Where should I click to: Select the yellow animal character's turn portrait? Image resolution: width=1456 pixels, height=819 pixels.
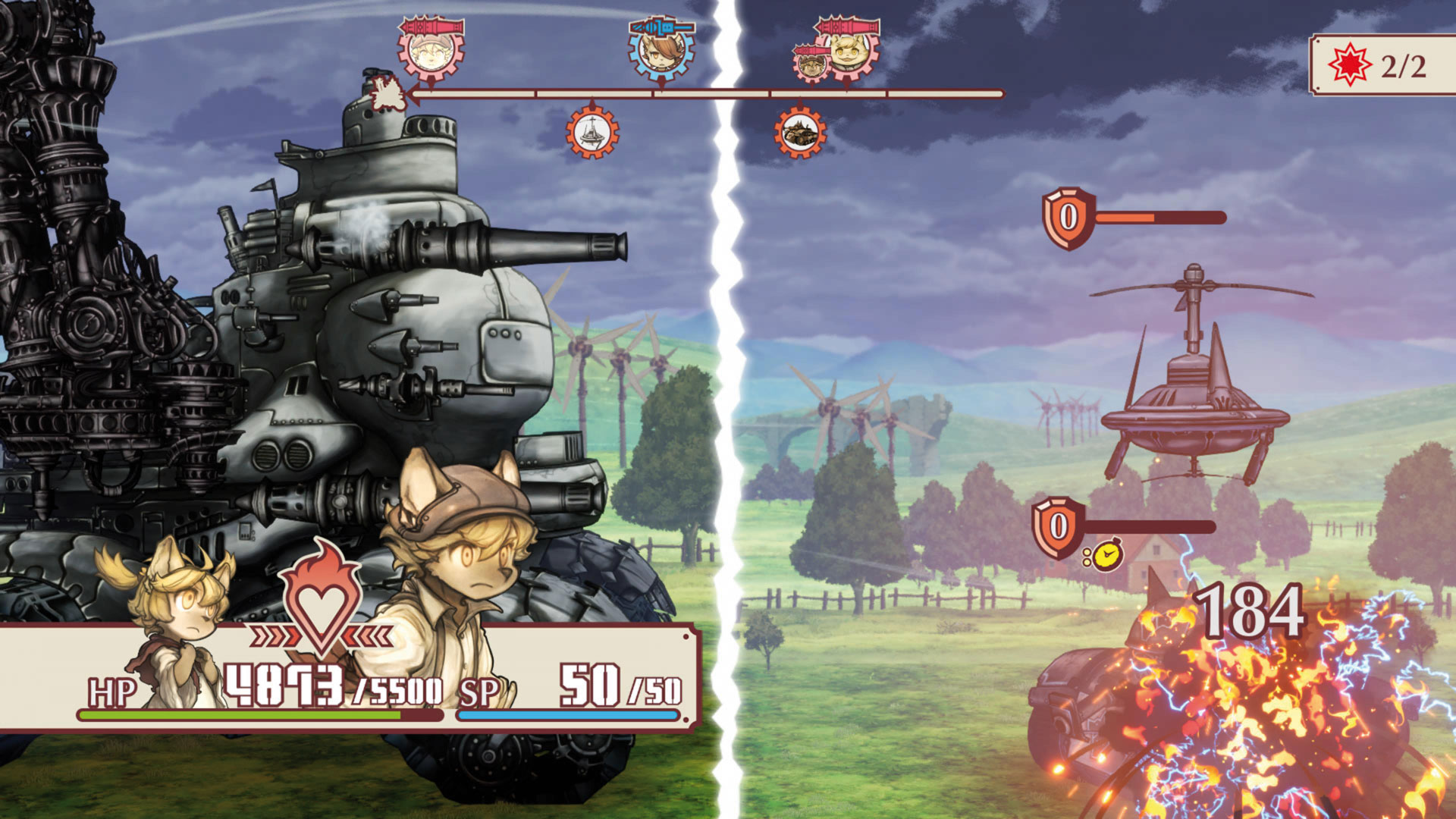pos(852,52)
